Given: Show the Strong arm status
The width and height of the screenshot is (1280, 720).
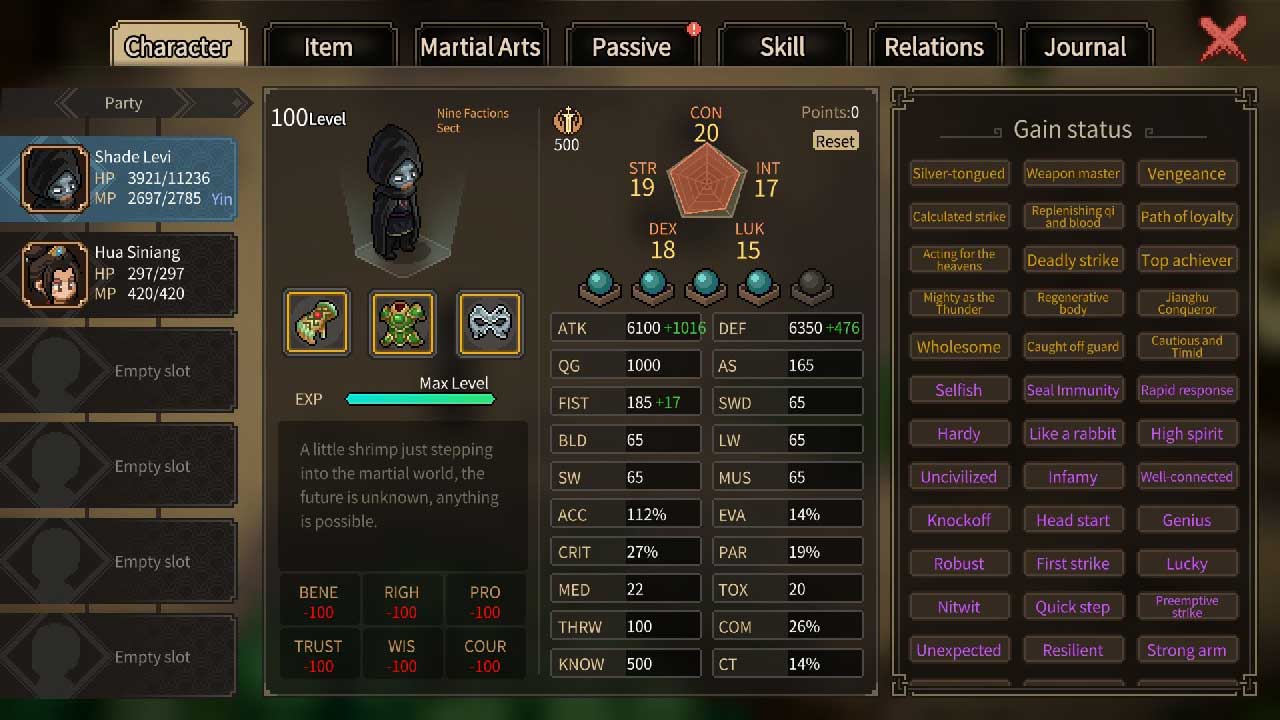Looking at the screenshot, I should point(1187,650).
